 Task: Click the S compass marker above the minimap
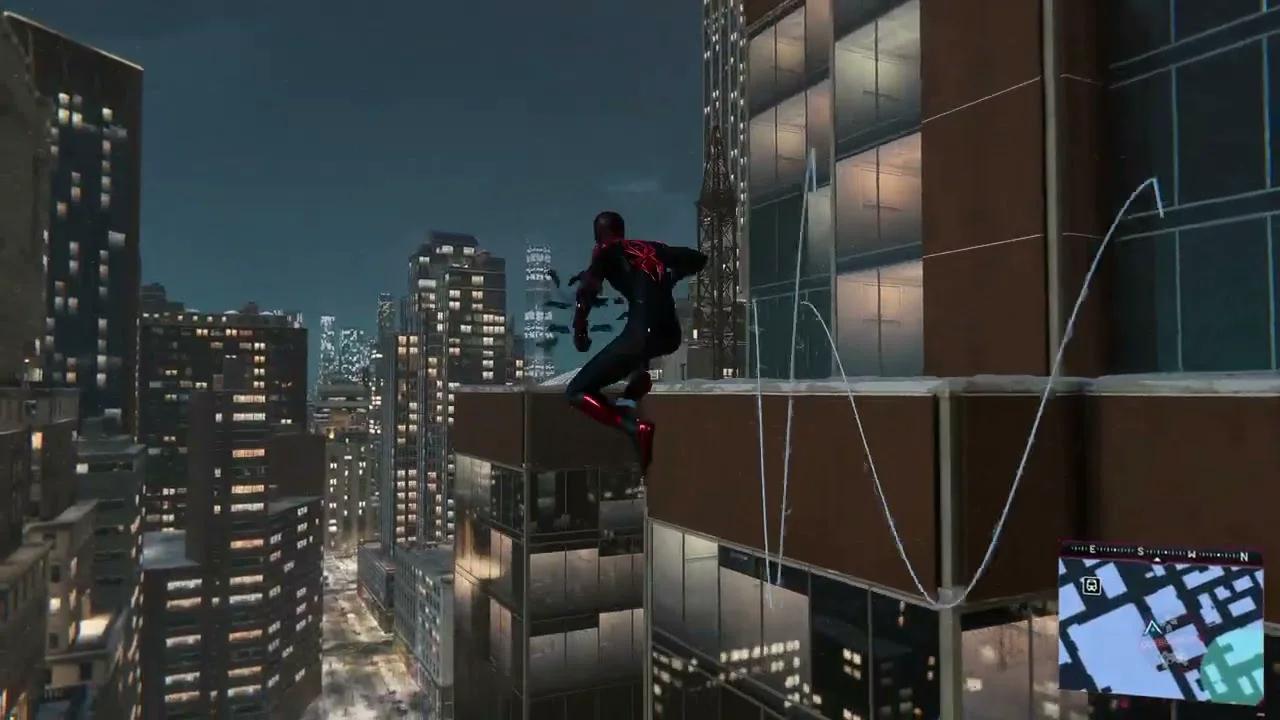pyautogui.click(x=1140, y=550)
